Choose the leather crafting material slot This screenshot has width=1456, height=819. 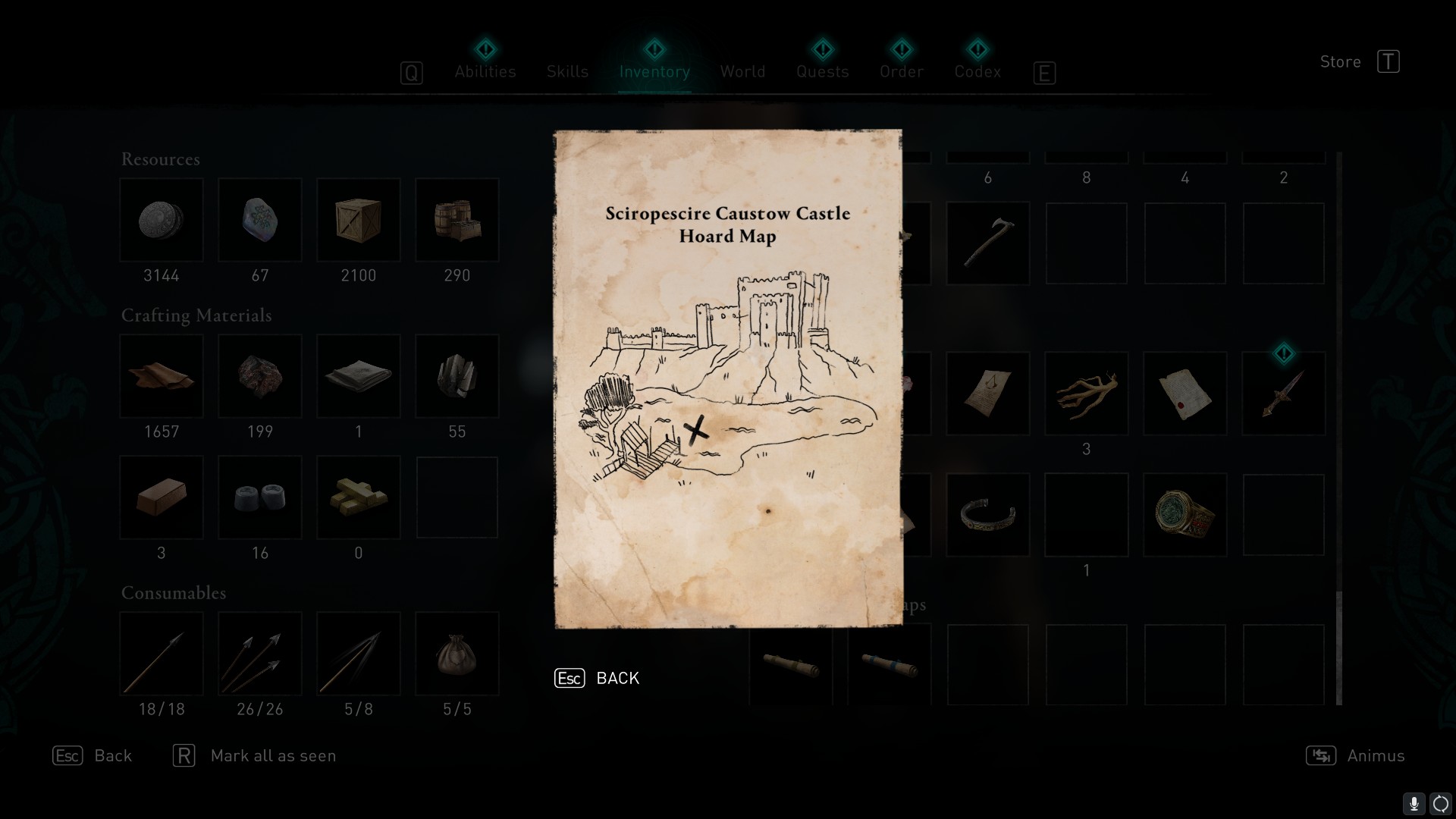[x=162, y=376]
